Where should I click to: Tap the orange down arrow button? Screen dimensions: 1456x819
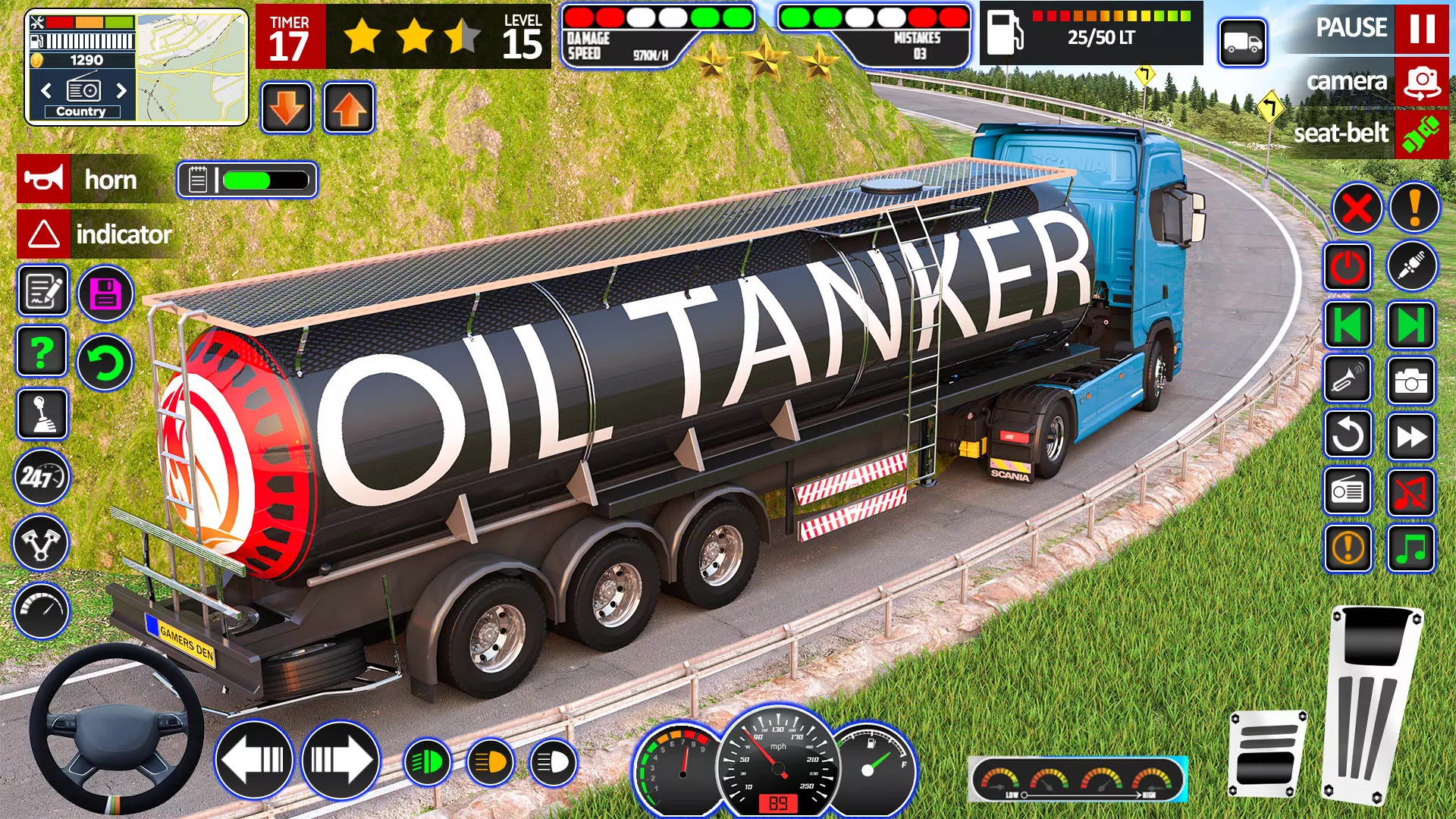pyautogui.click(x=287, y=108)
